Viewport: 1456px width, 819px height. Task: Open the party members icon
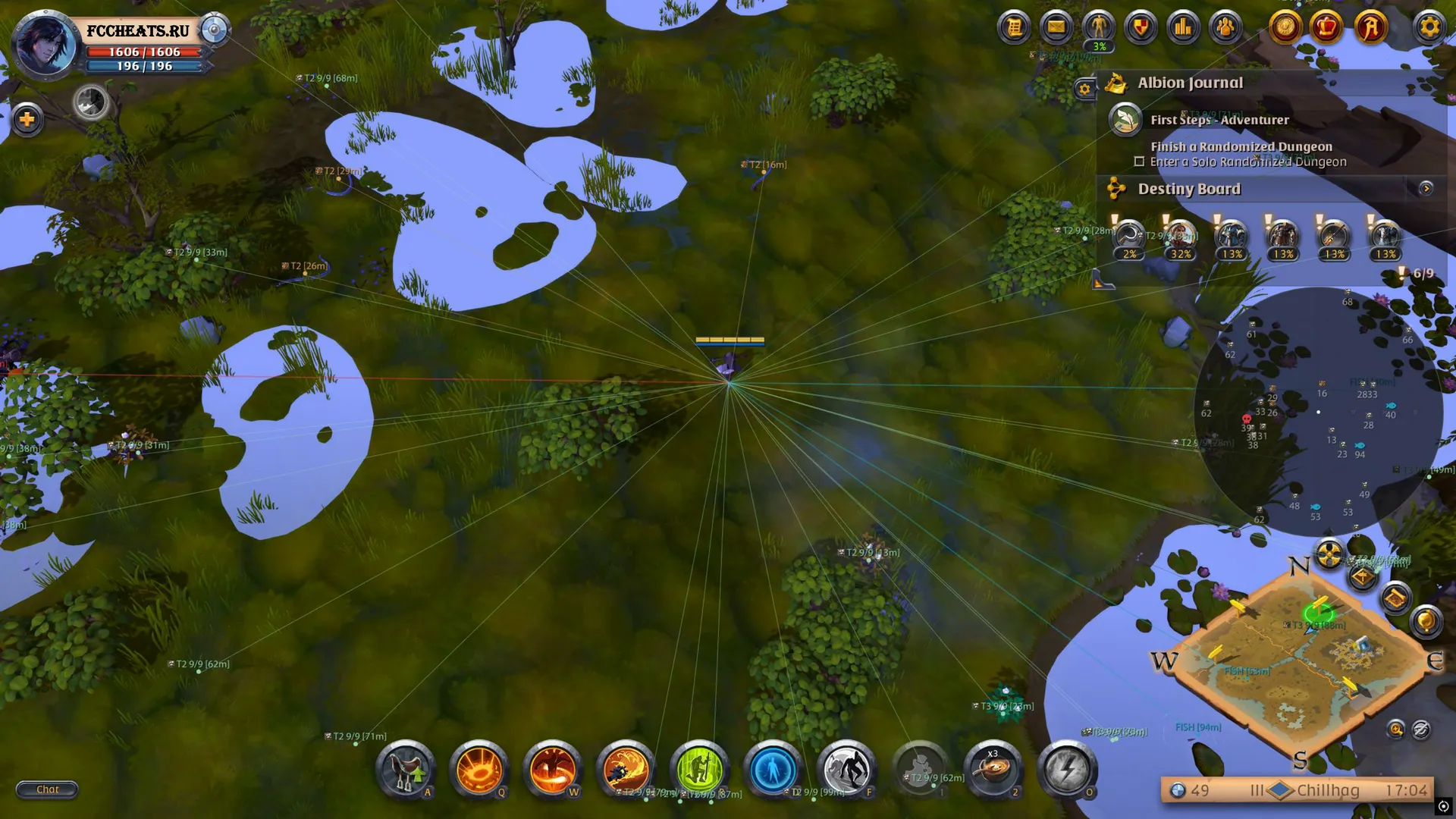1225,28
